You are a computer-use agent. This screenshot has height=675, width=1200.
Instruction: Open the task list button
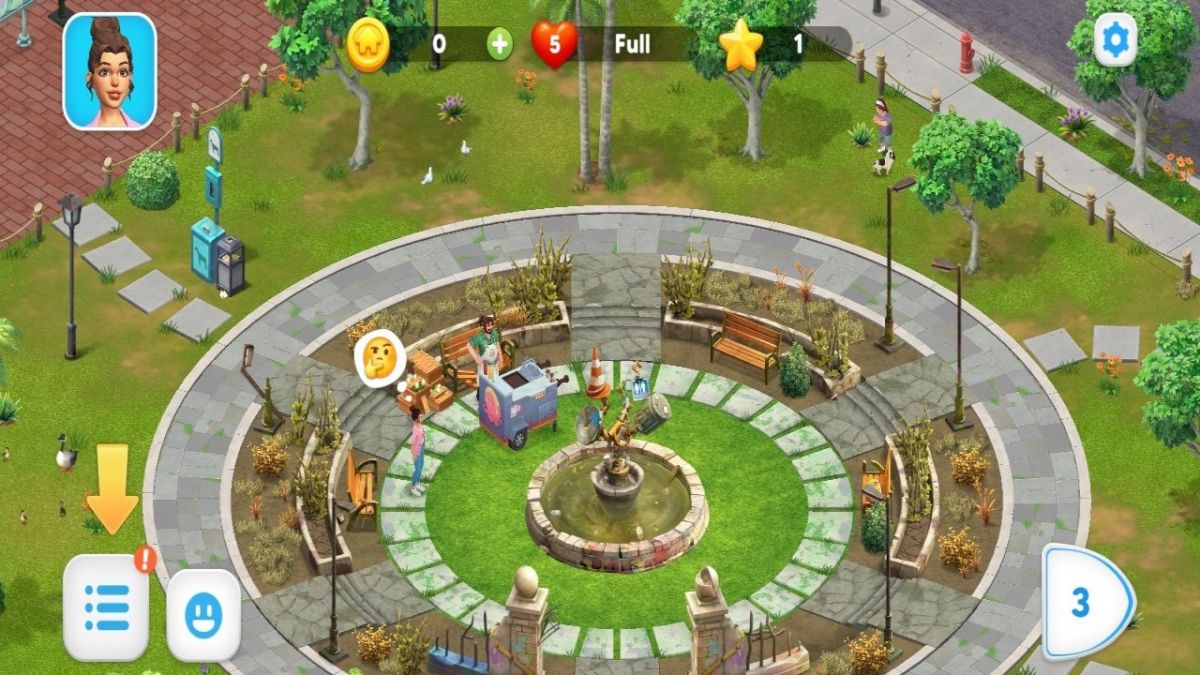click(107, 607)
